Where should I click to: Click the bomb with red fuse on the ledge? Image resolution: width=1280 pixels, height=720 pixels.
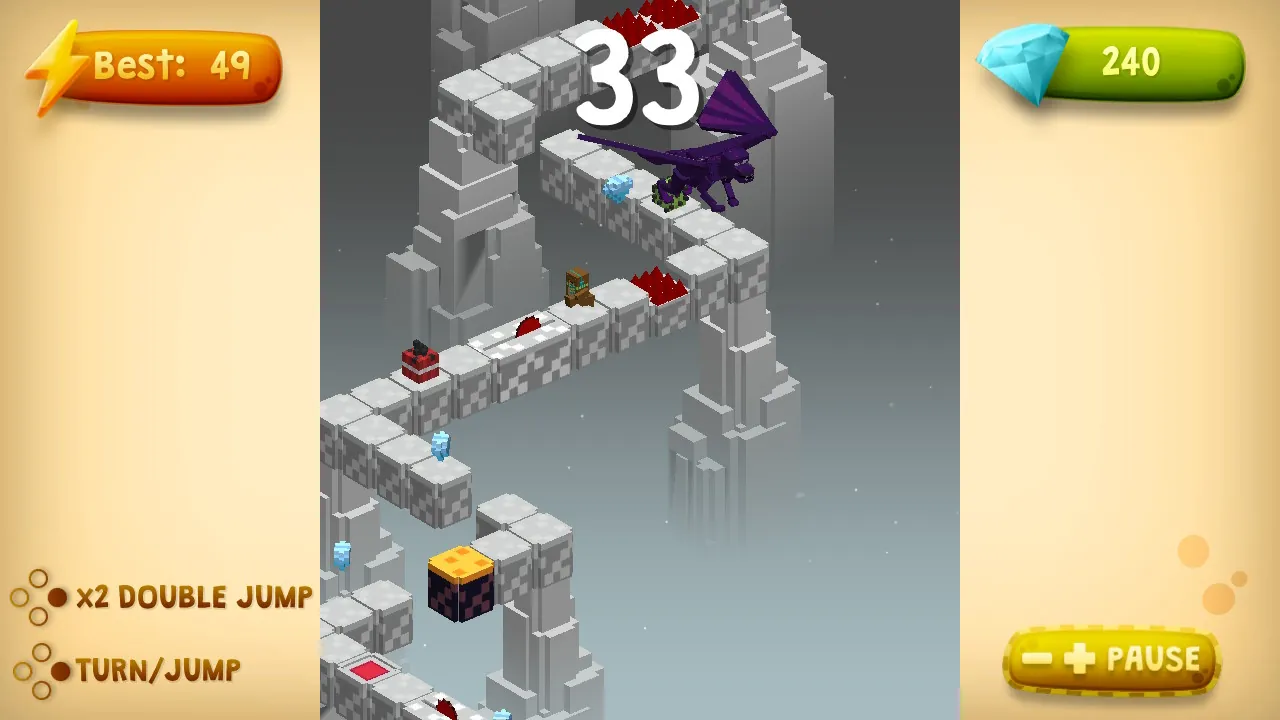420,362
